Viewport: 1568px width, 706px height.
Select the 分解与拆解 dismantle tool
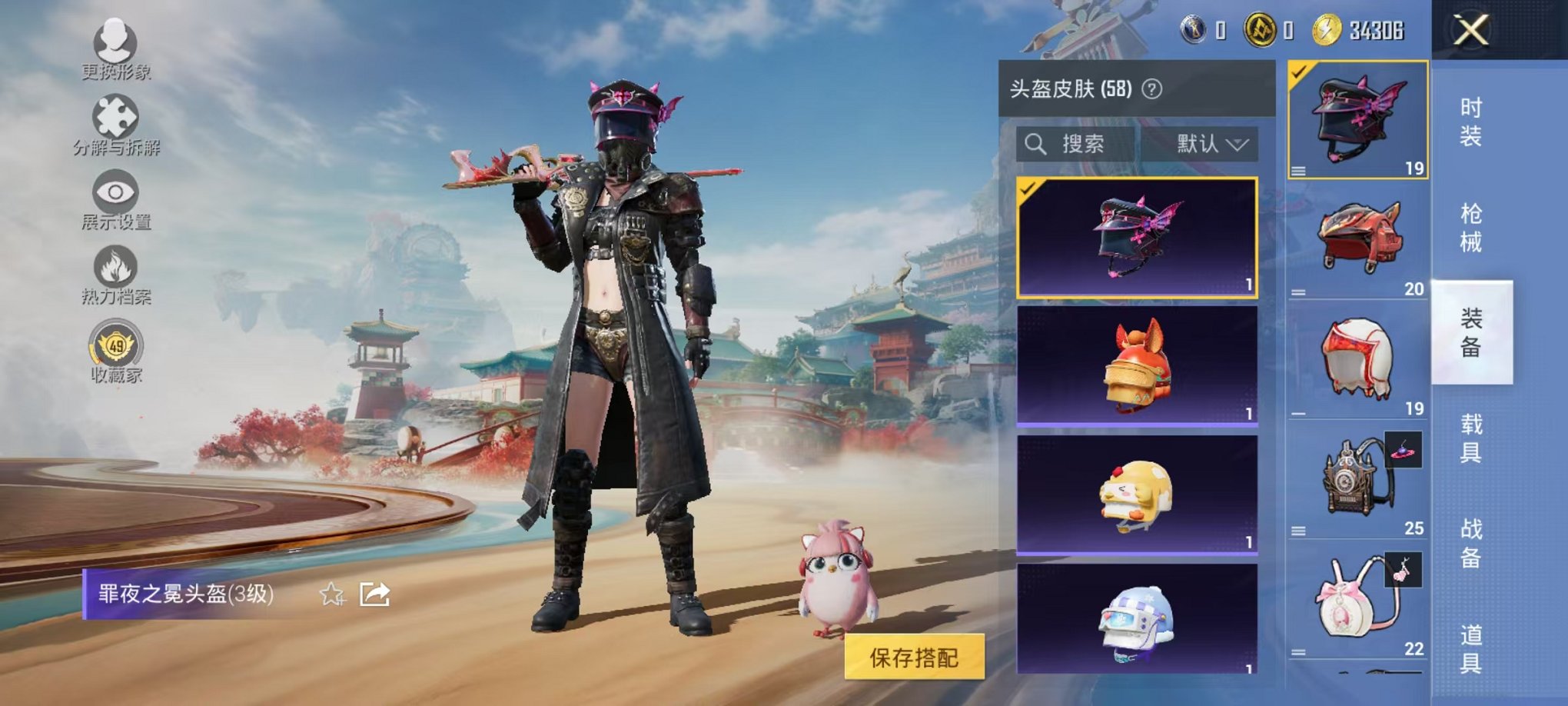tap(114, 115)
